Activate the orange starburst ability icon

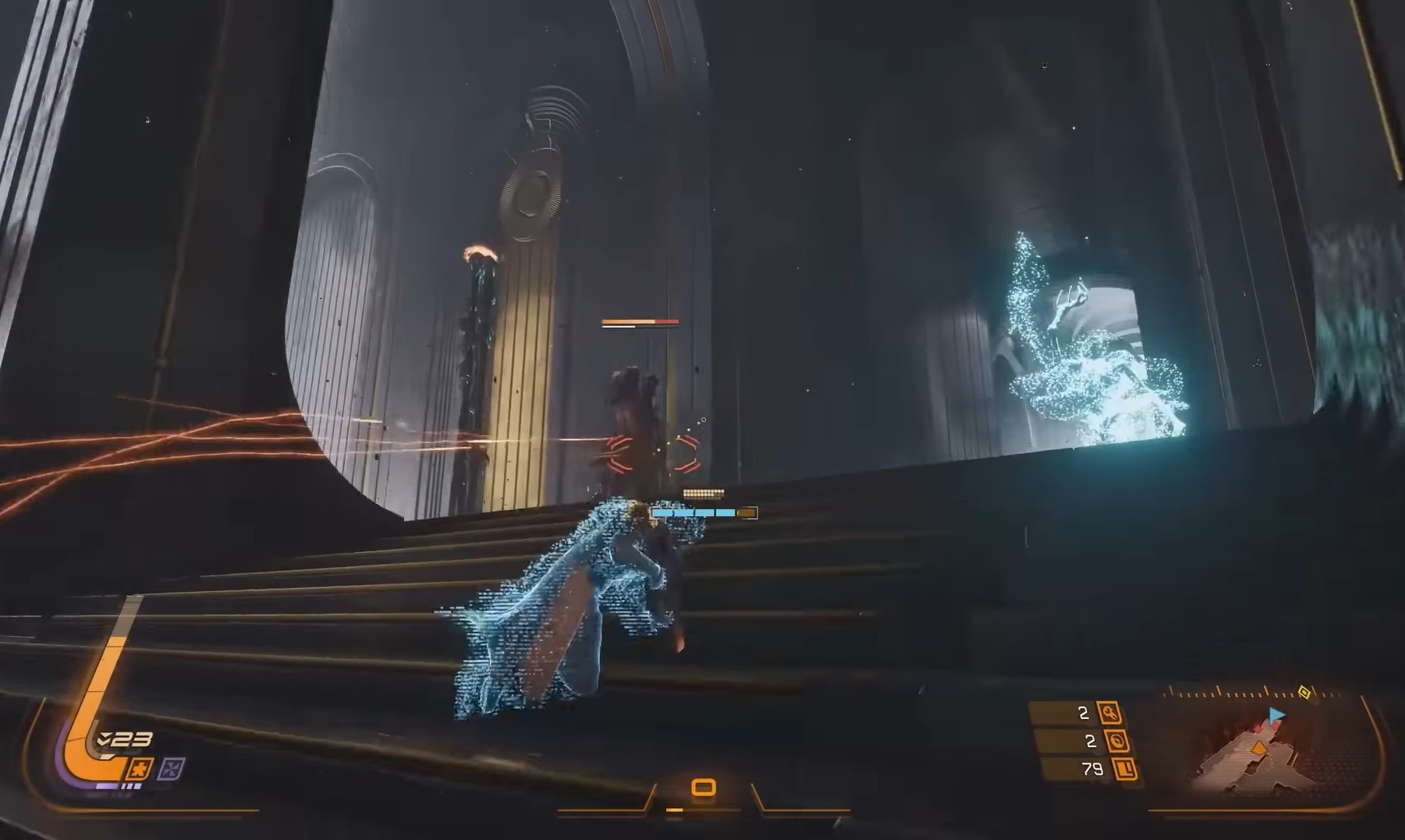pyautogui.click(x=140, y=768)
